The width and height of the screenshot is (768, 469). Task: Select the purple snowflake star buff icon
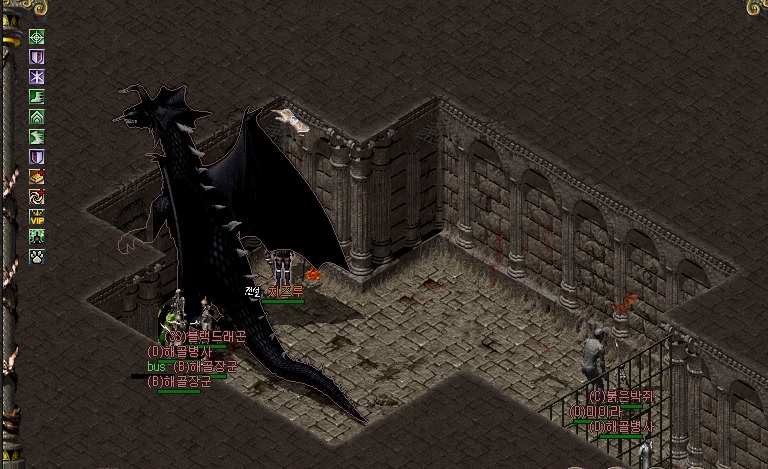coord(37,77)
